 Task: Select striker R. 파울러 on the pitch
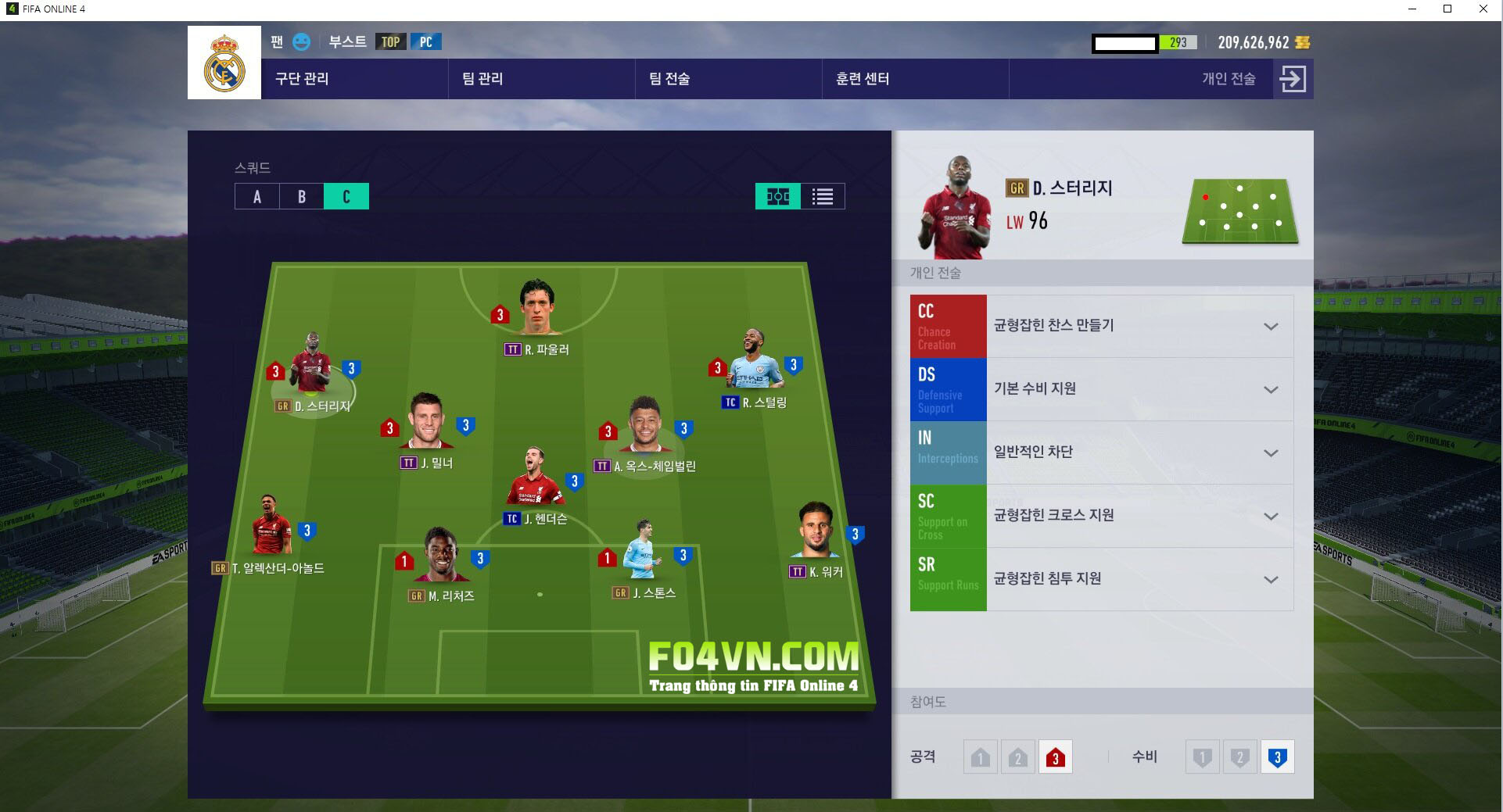(537, 309)
